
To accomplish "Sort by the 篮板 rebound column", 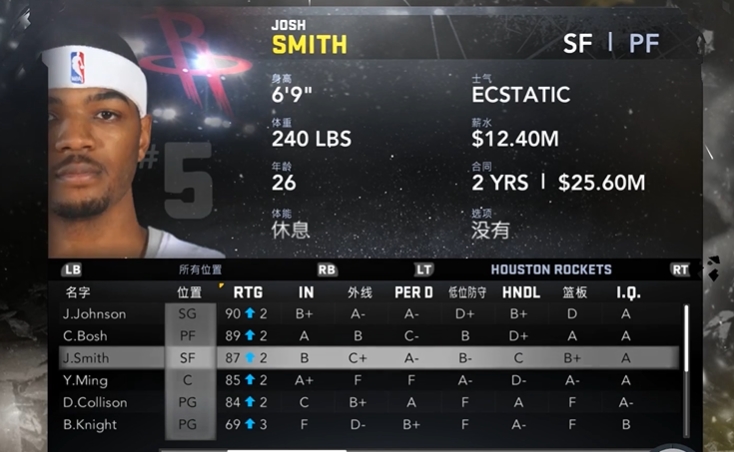I will point(573,293).
